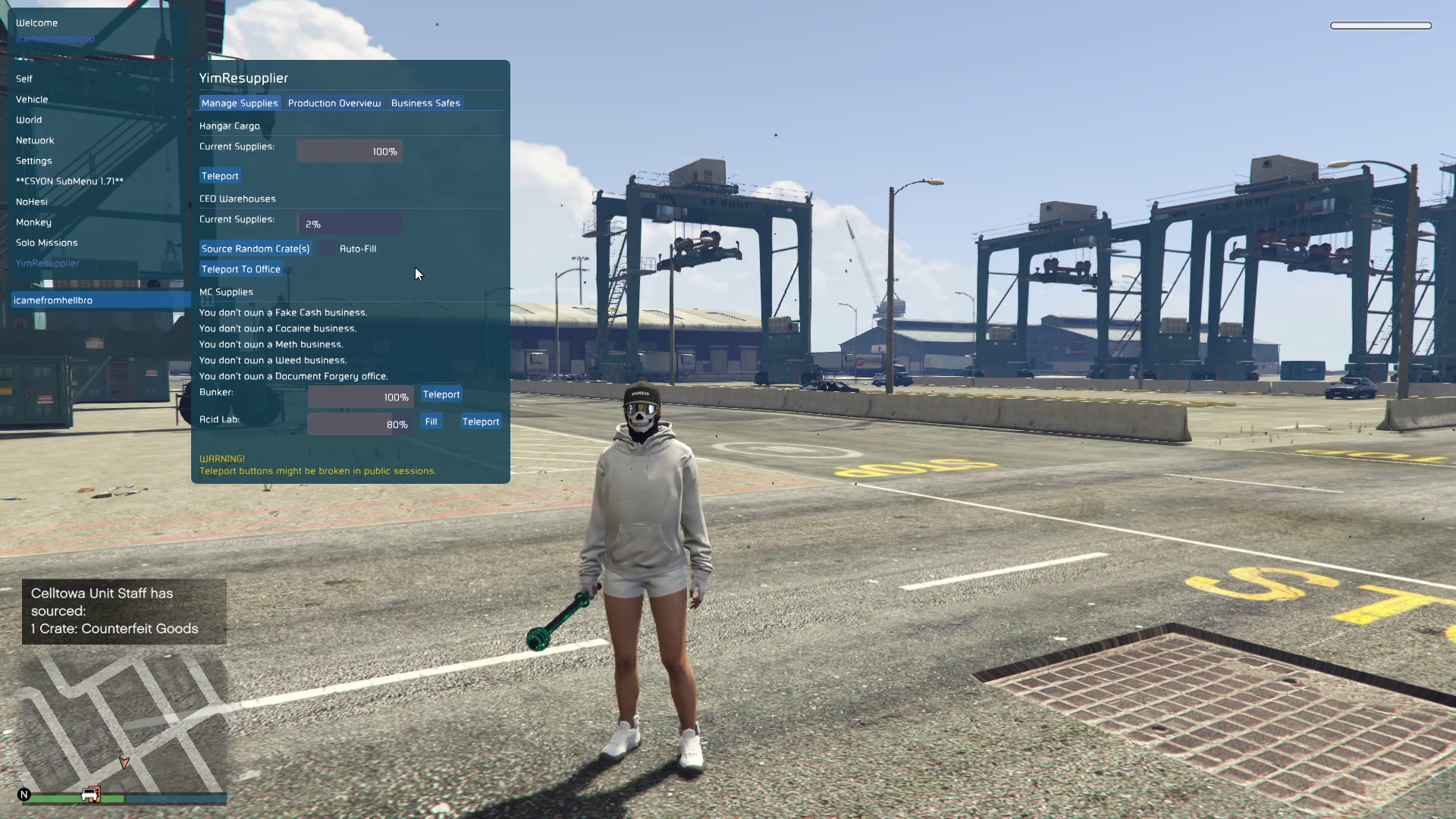Teleport to the Bunker
This screenshot has width=1456, height=819.
click(x=441, y=394)
